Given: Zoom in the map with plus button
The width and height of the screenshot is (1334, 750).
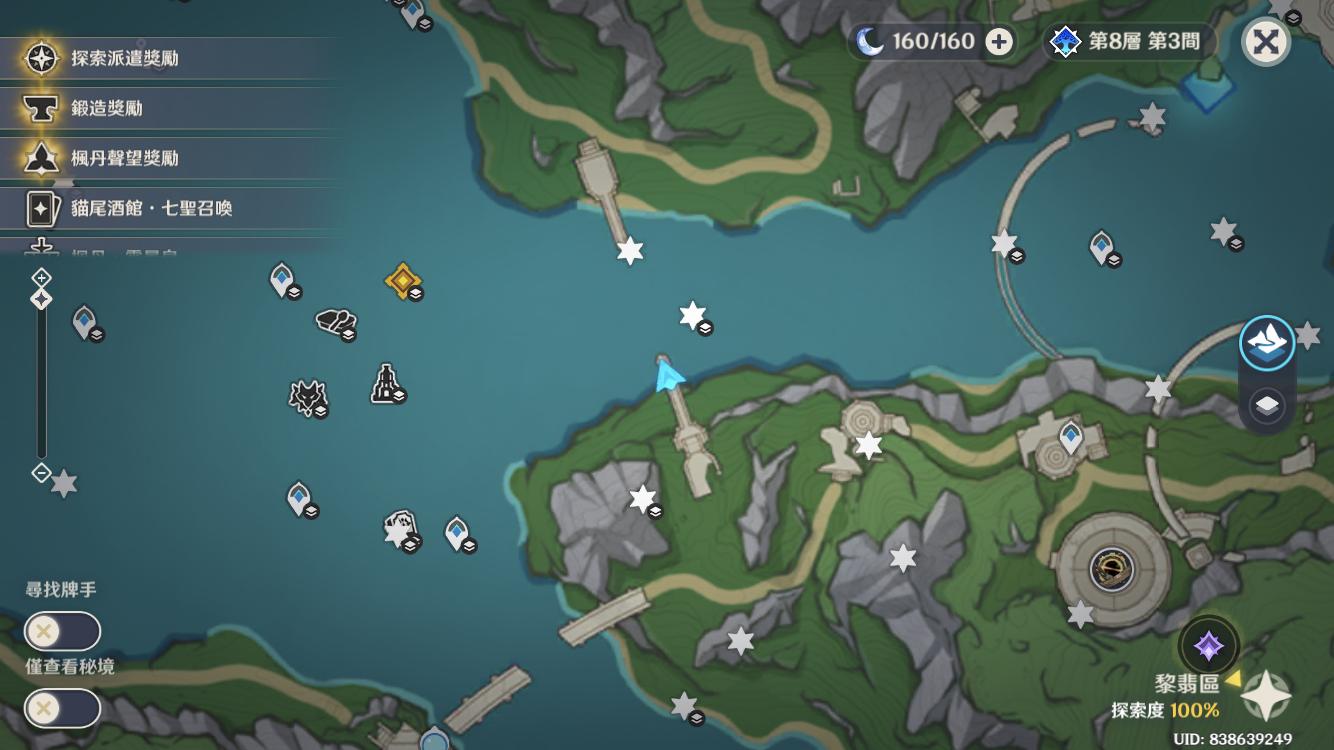Looking at the screenshot, I should click(x=41, y=277).
